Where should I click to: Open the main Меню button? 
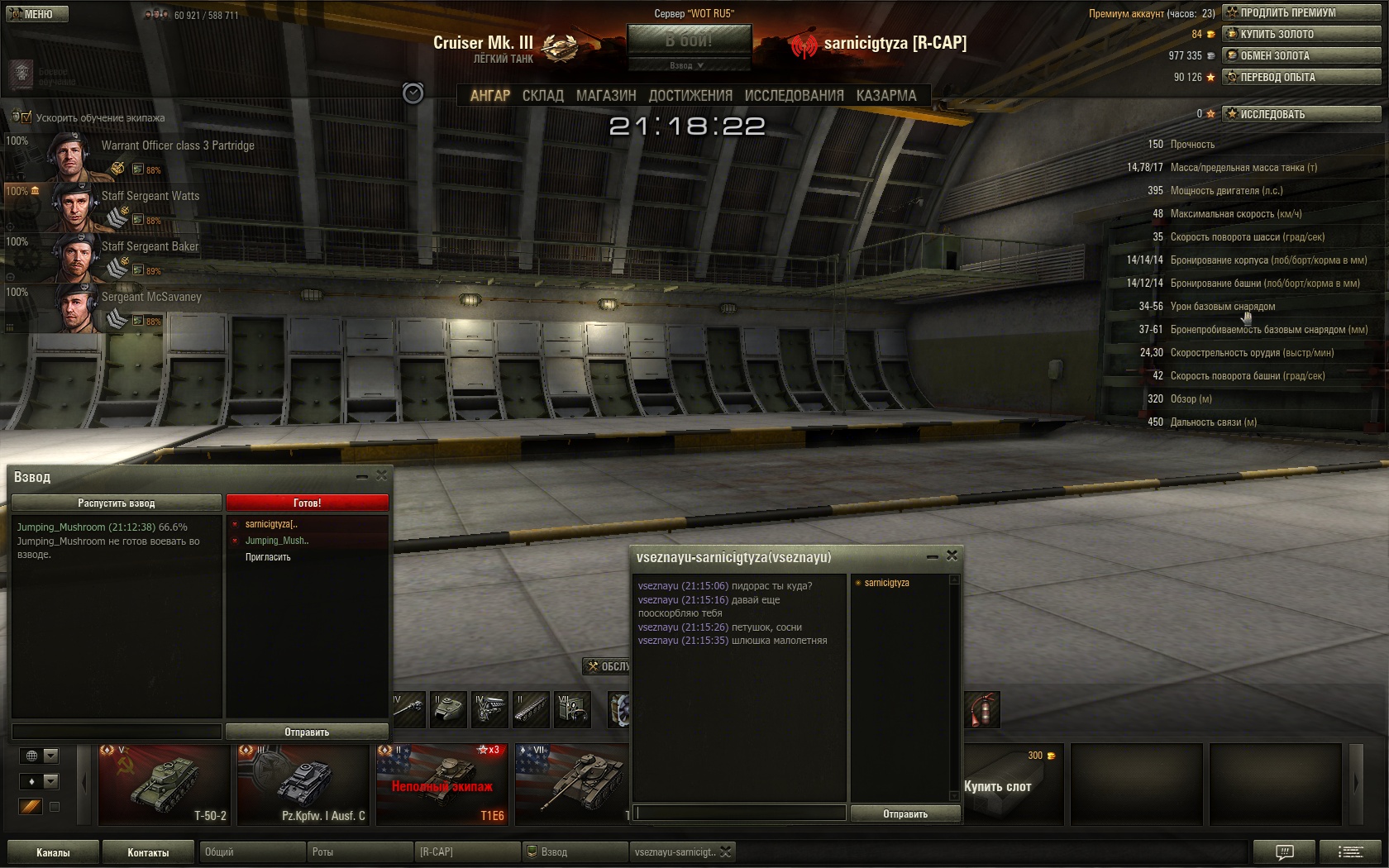pos(37,14)
